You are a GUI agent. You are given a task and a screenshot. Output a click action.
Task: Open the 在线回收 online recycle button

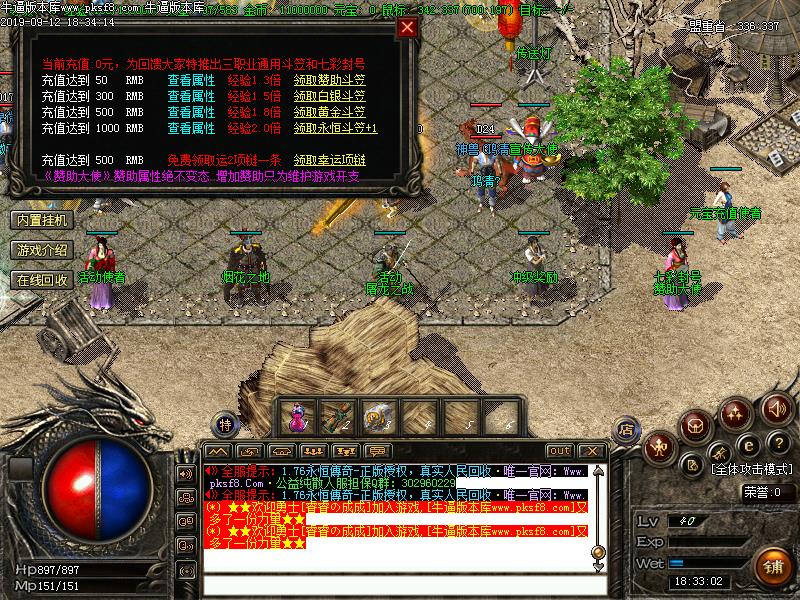point(42,280)
